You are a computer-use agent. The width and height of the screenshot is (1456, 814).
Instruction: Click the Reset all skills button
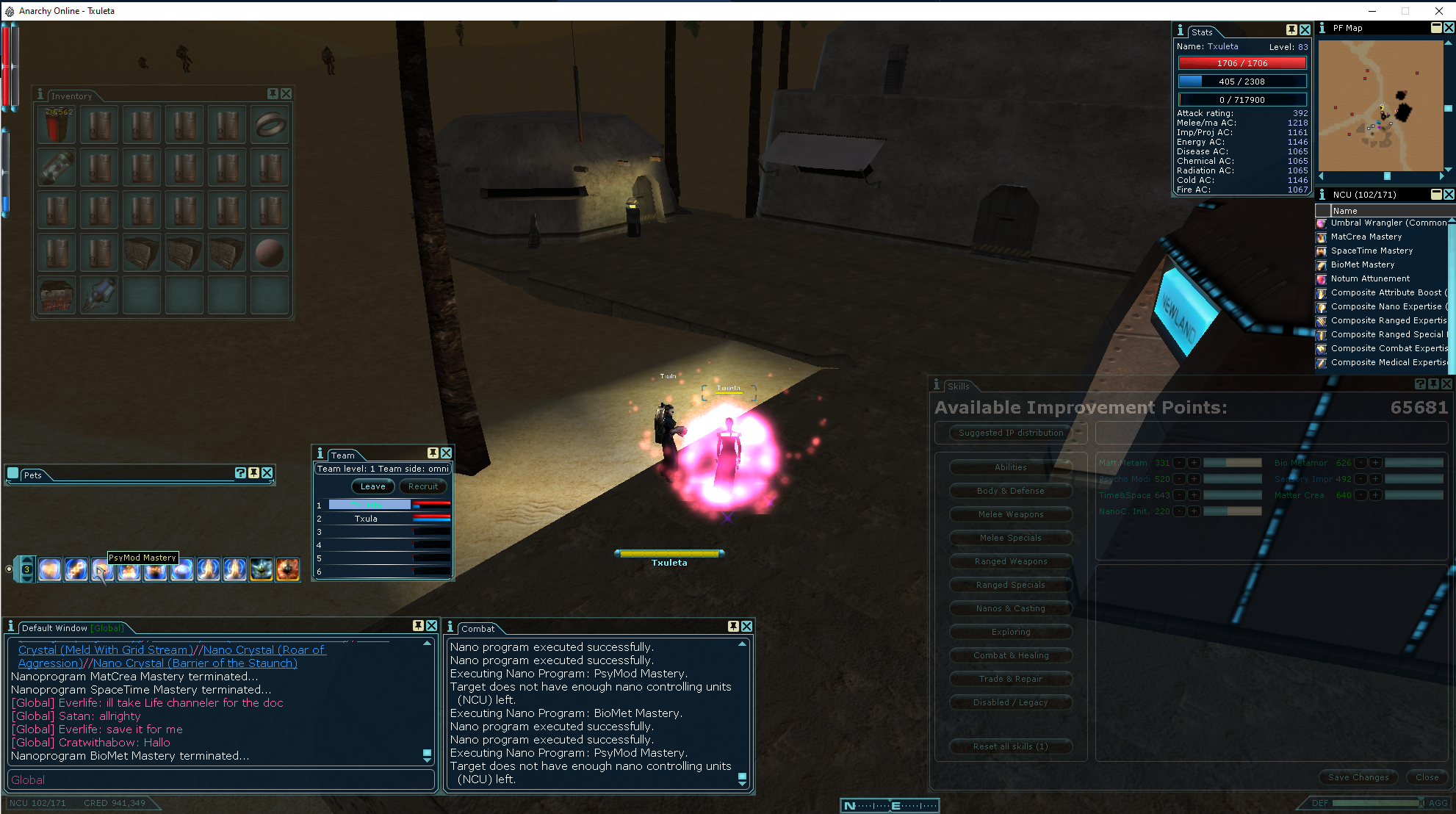point(1010,746)
